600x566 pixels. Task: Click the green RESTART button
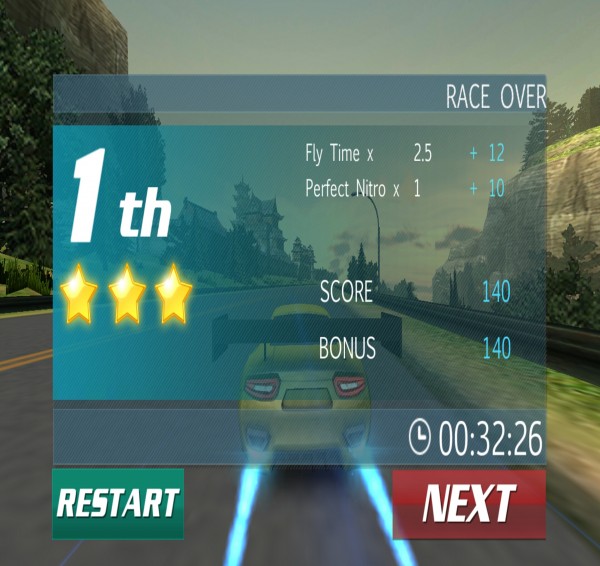pos(118,503)
